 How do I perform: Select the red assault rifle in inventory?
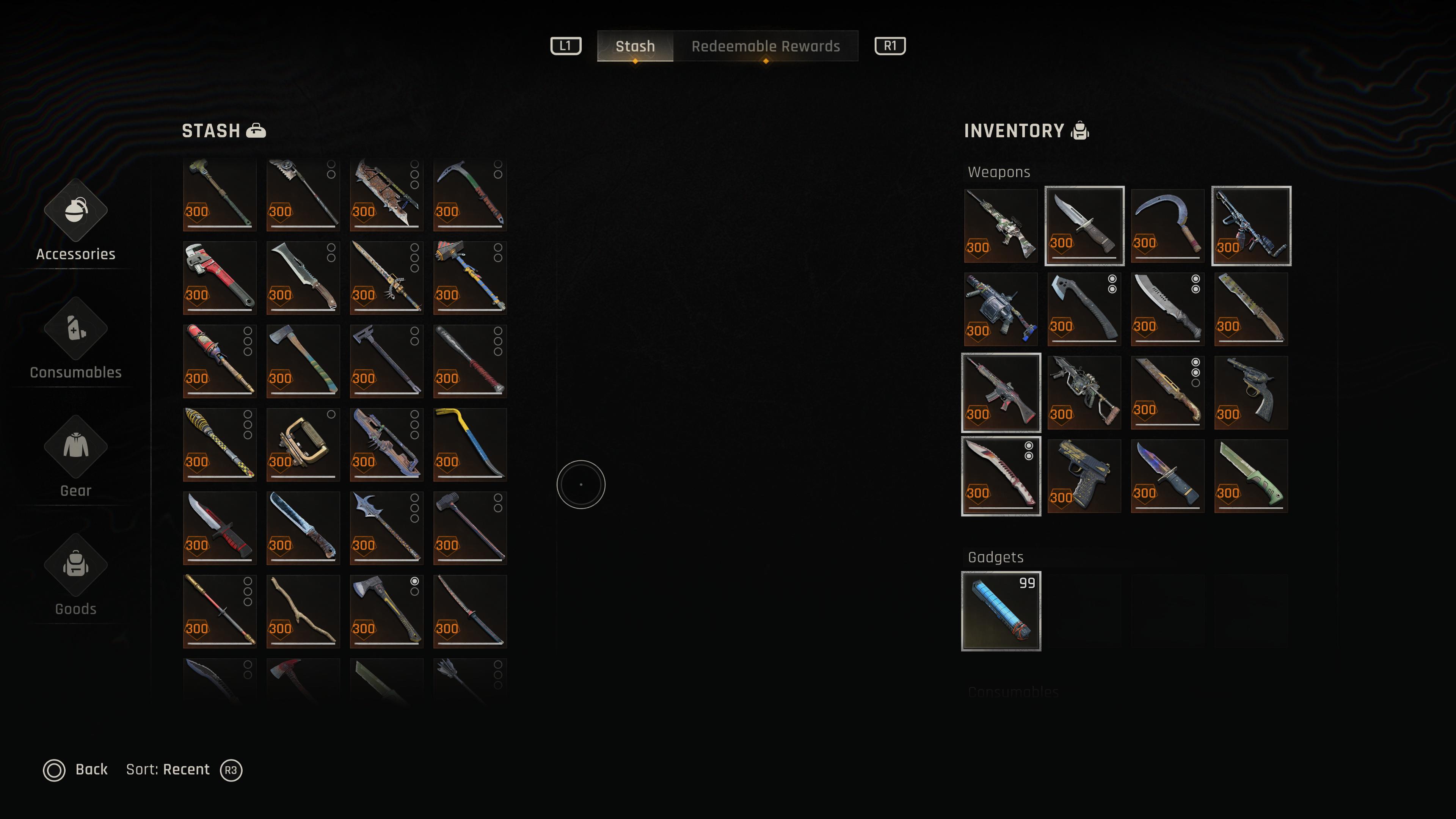point(1001,392)
